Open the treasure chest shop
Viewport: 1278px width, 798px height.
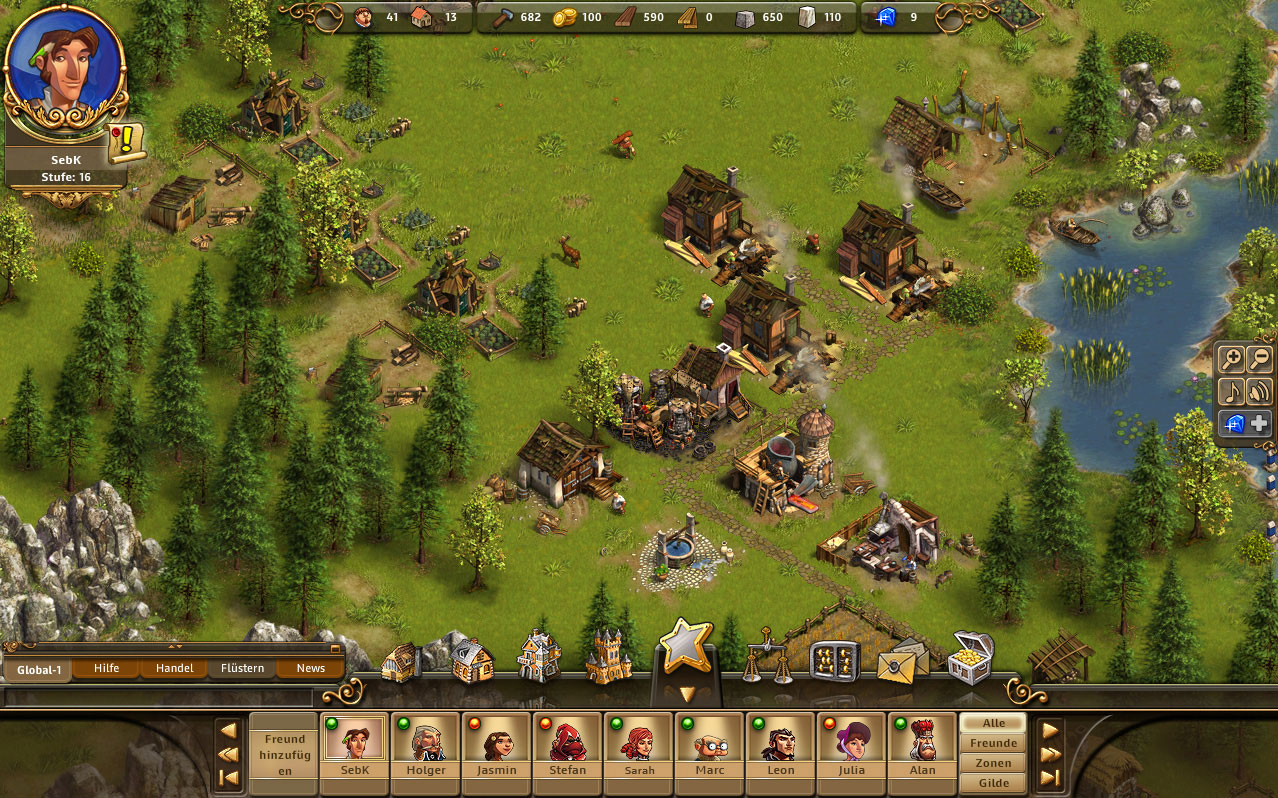(x=969, y=657)
